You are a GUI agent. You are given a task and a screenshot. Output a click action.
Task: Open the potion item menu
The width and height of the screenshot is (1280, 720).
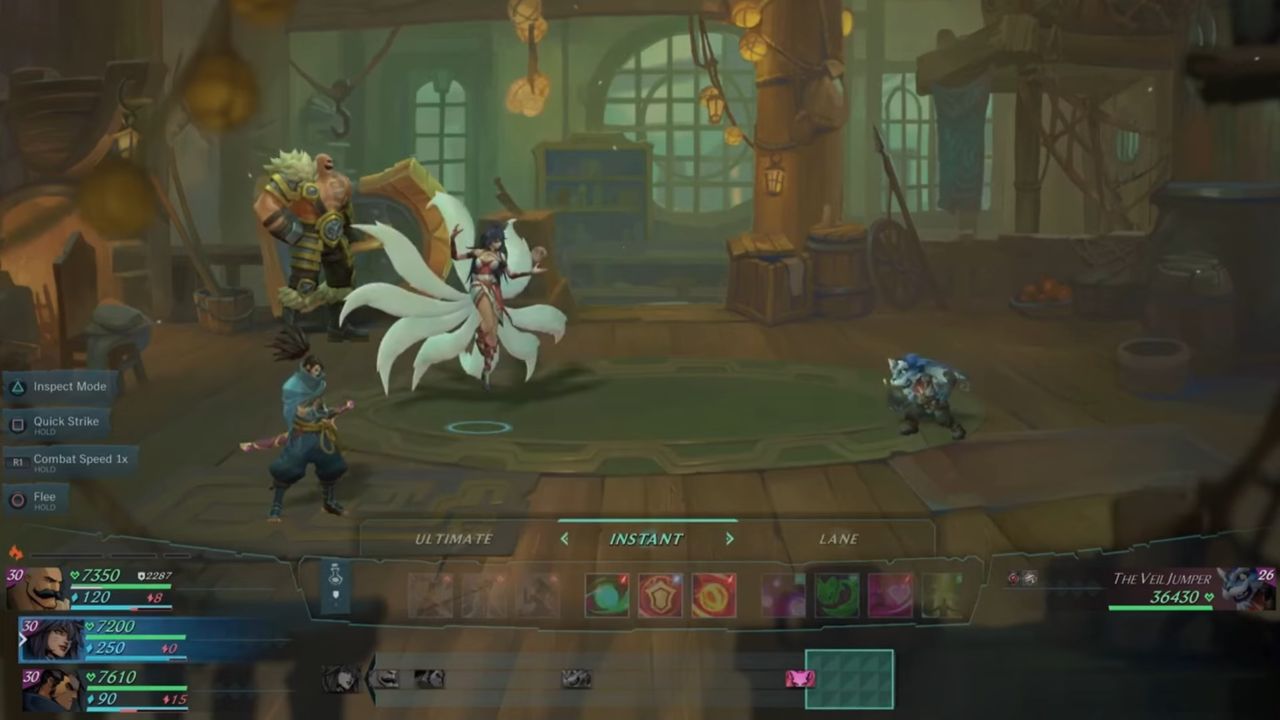(336, 585)
